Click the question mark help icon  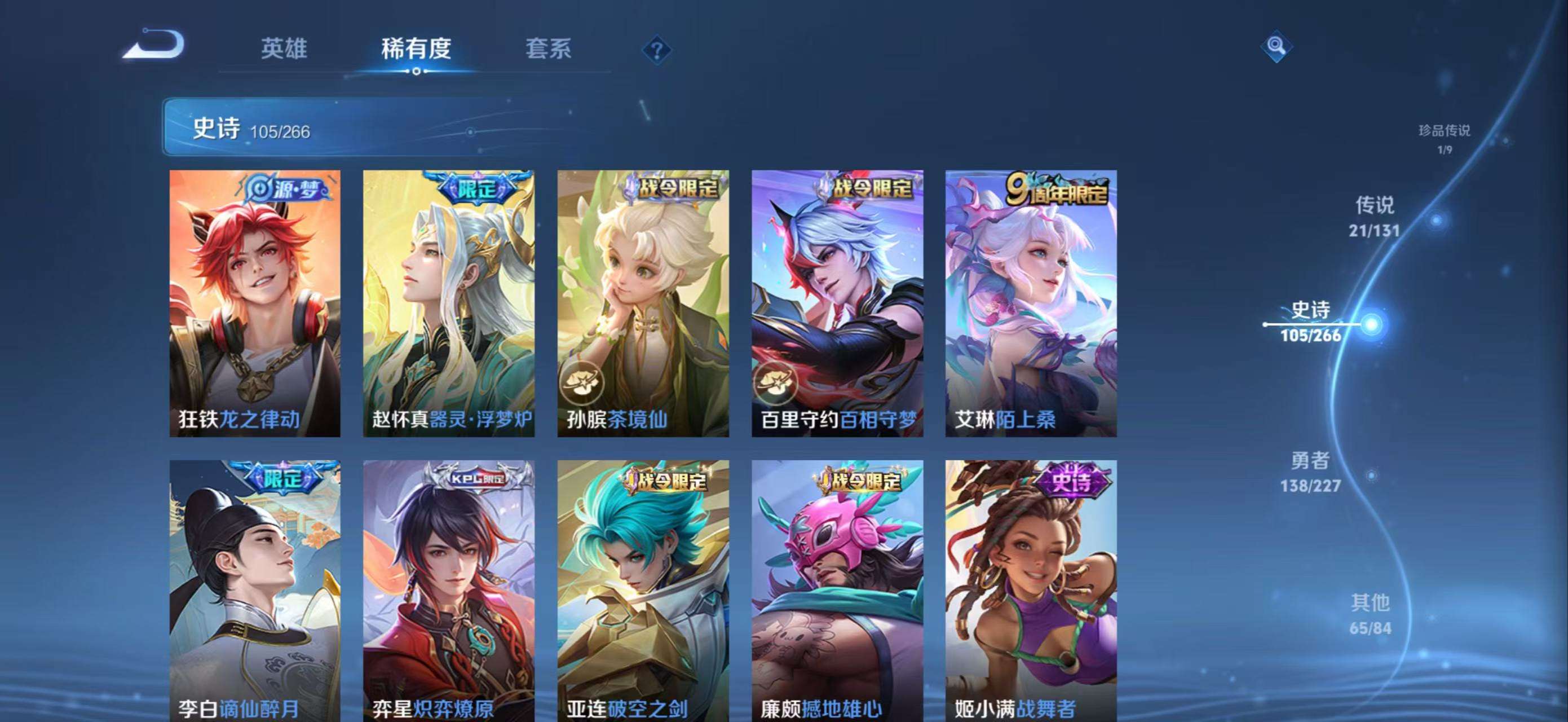click(656, 50)
